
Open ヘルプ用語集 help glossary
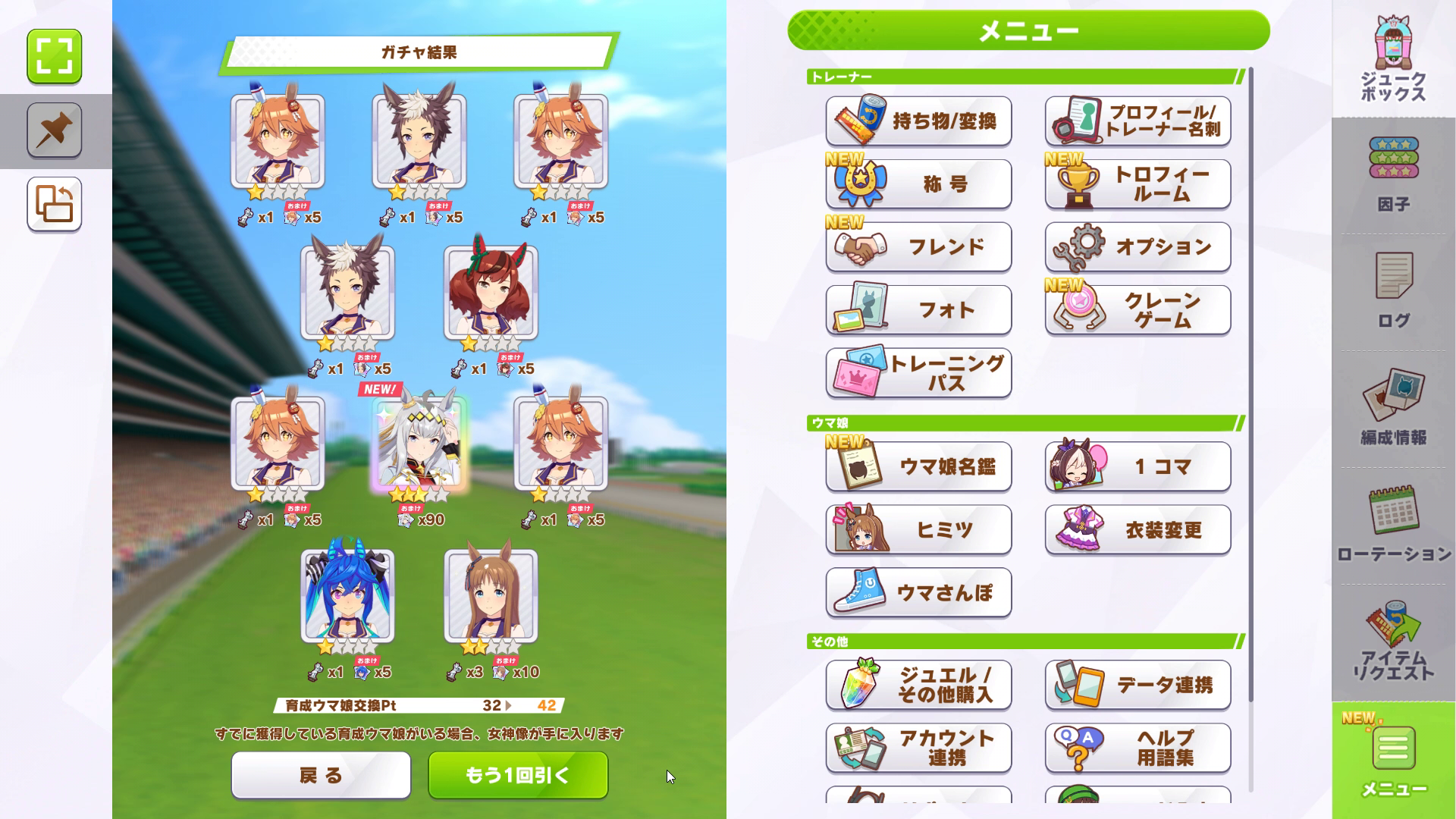coord(1137,748)
